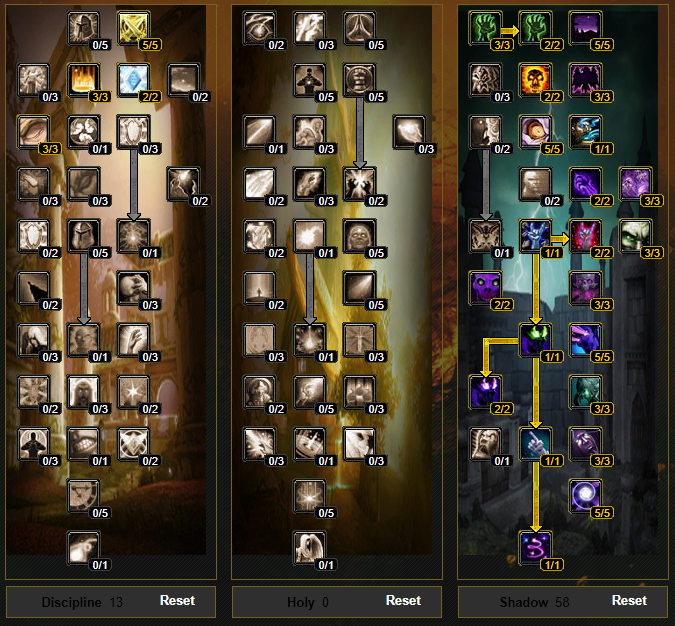Pick the sleeping face talent with 5/5
The height and width of the screenshot is (626, 675).
coord(535,133)
